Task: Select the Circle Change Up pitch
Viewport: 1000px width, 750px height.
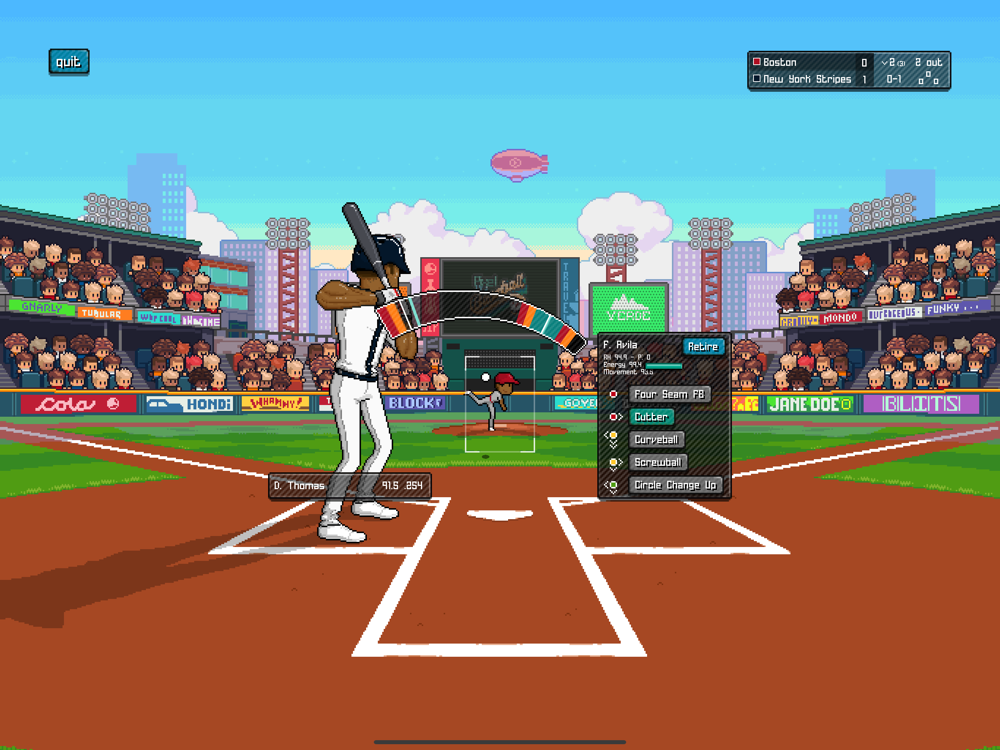Action: tap(675, 485)
